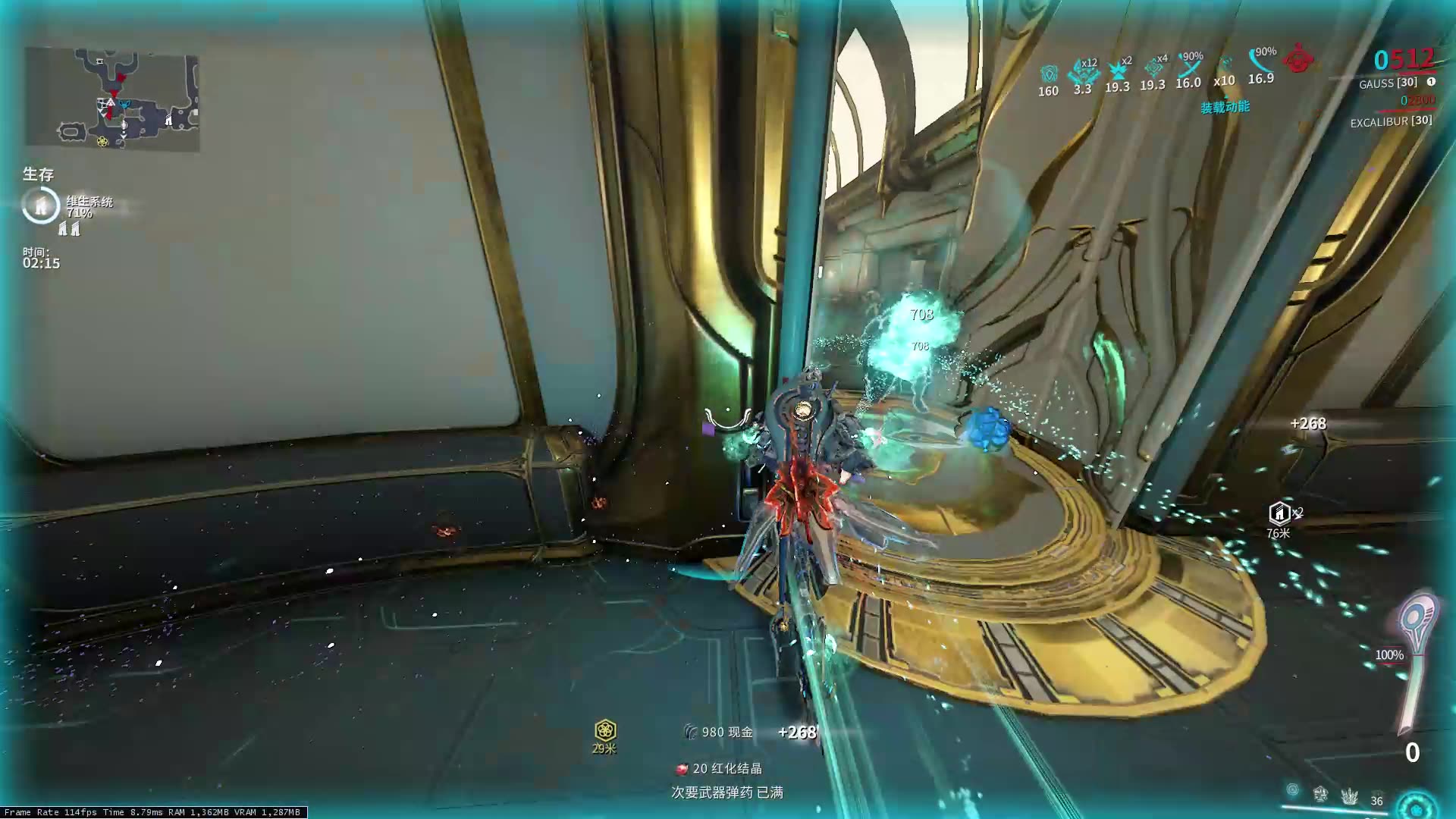Expand the 装载动能 battery gauge

pyautogui.click(x=1225, y=108)
